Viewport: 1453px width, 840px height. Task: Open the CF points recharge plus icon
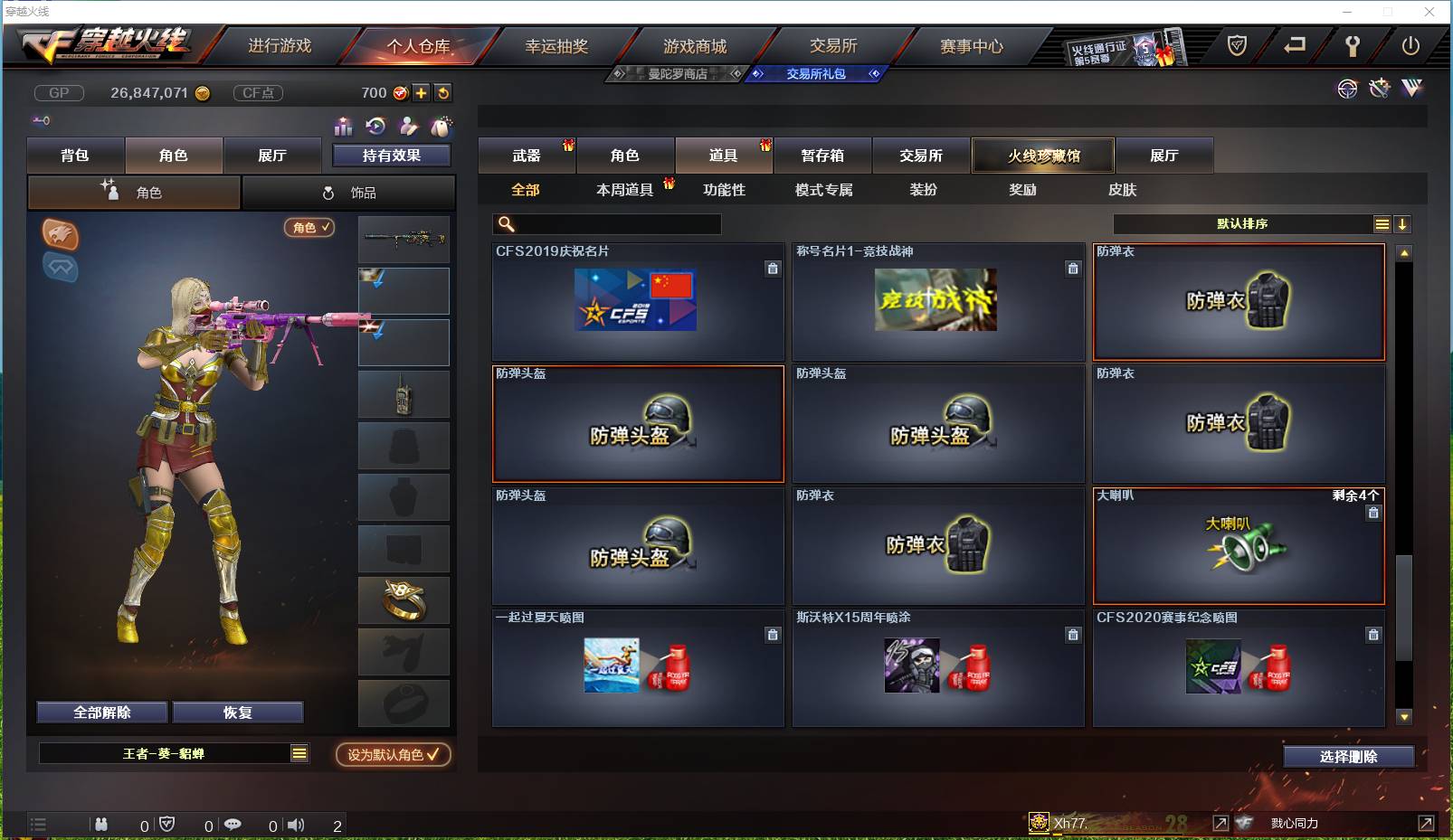(421, 92)
